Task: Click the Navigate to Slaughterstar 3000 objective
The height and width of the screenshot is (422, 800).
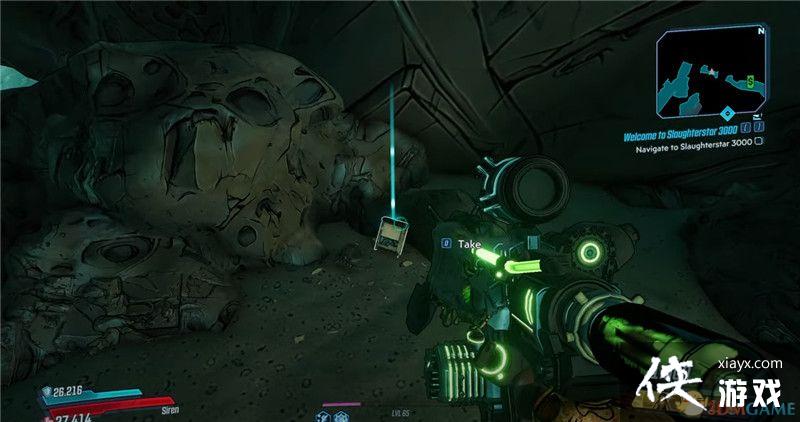Action: [x=693, y=141]
